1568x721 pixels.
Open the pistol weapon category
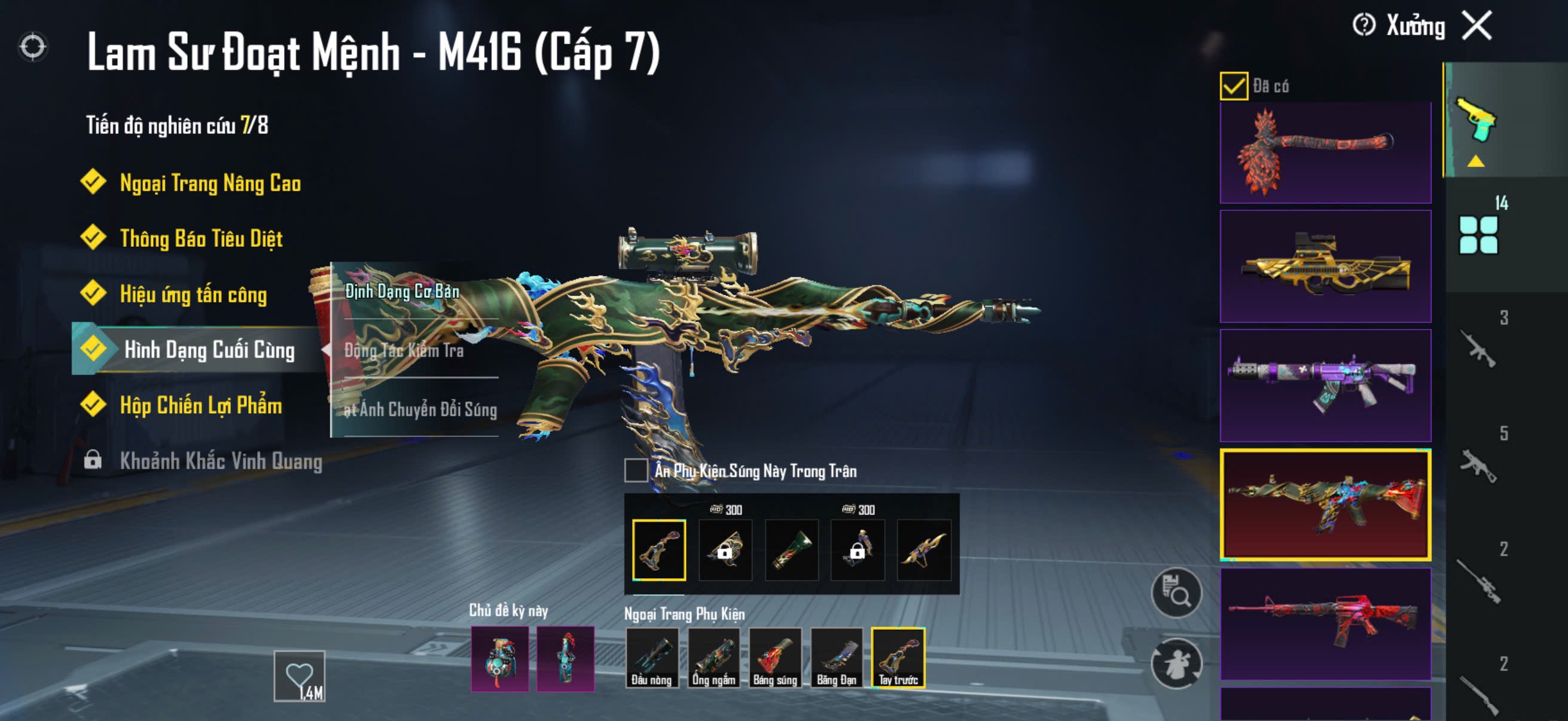[x=1476, y=120]
